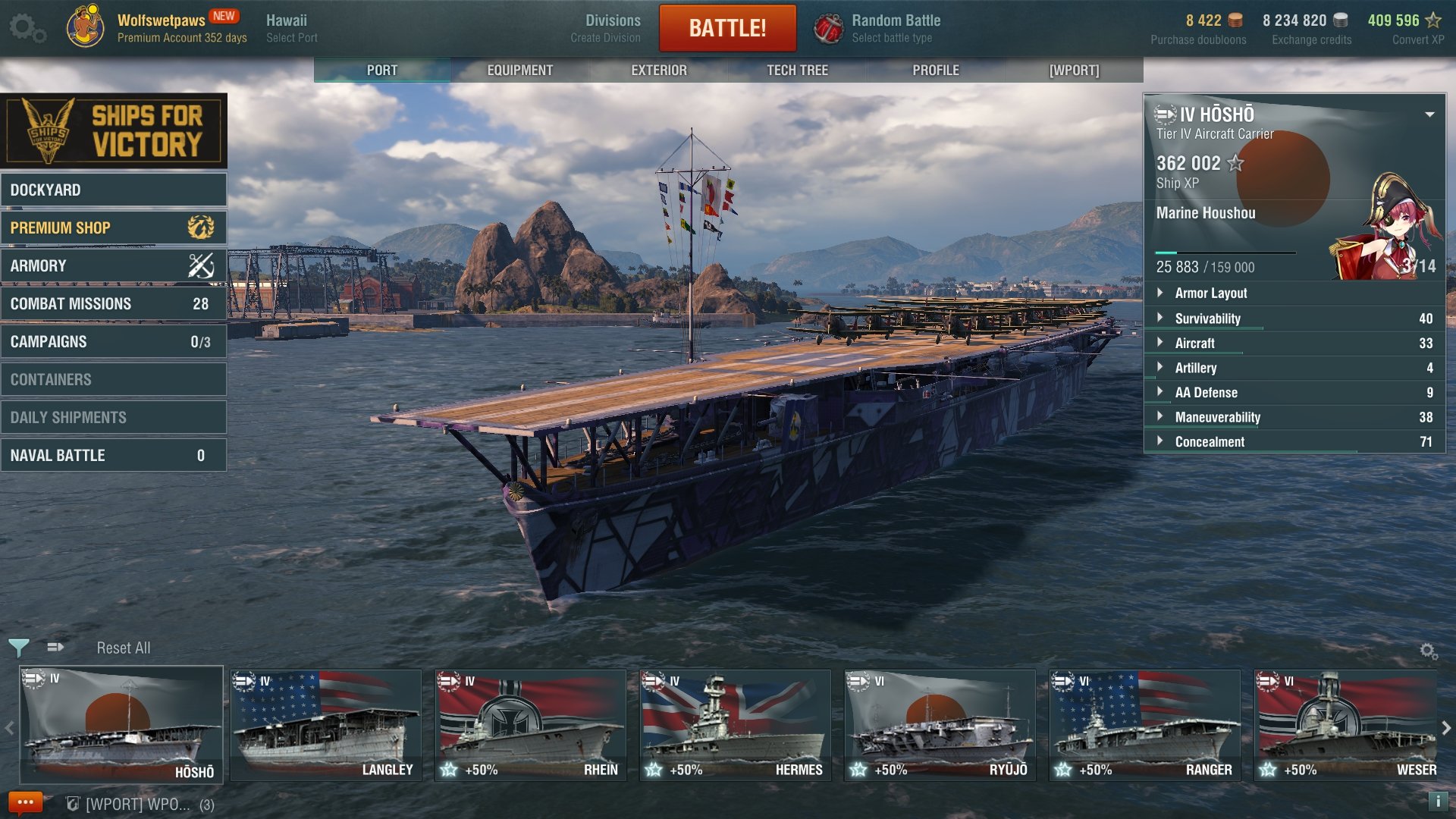Select the Langley ship card
Image resolution: width=1456 pixels, height=819 pixels.
[x=326, y=725]
